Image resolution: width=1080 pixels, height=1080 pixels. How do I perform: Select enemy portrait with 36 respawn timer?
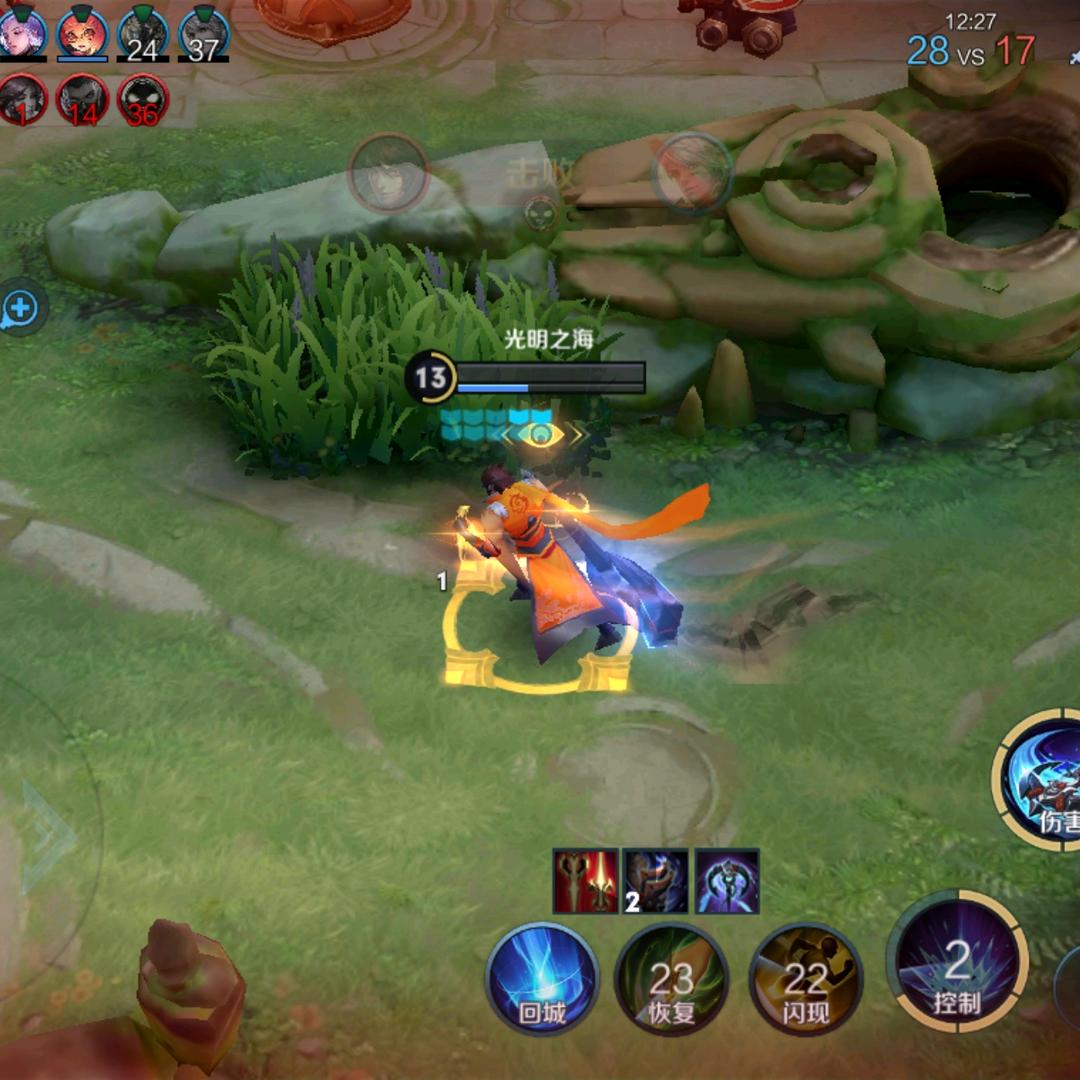(x=143, y=100)
